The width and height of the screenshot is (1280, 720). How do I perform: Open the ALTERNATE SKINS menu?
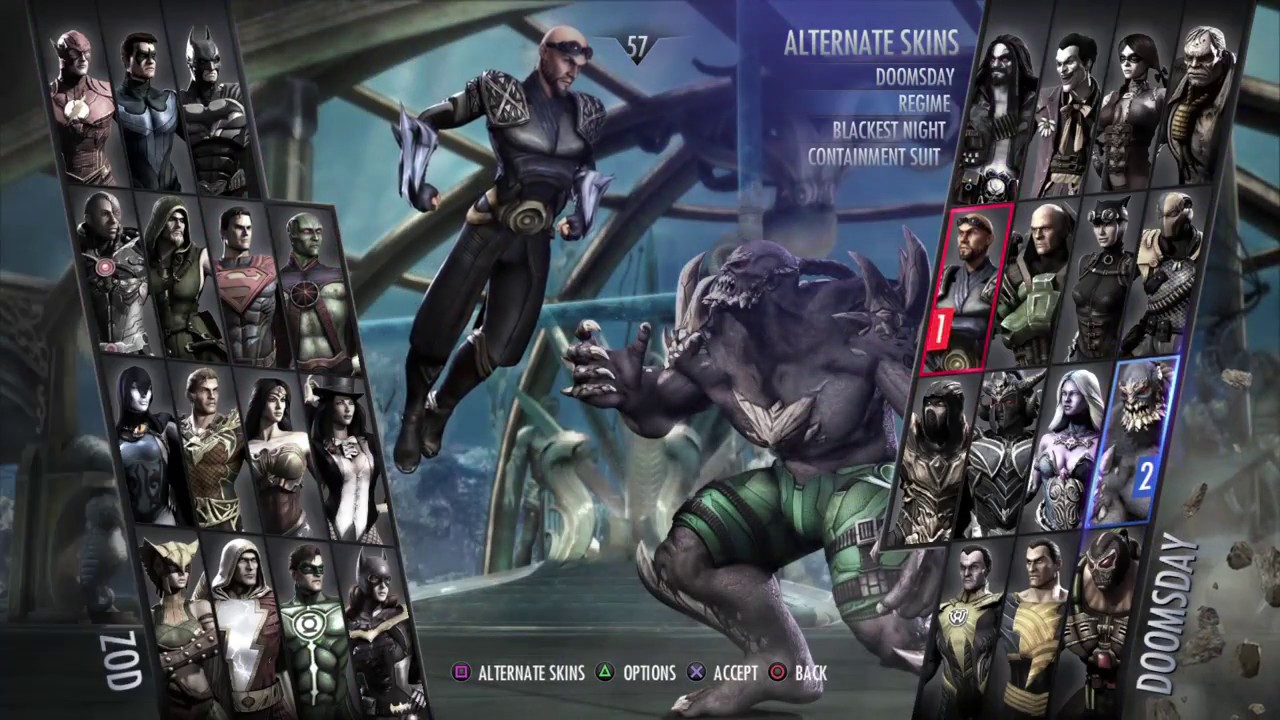[x=531, y=672]
